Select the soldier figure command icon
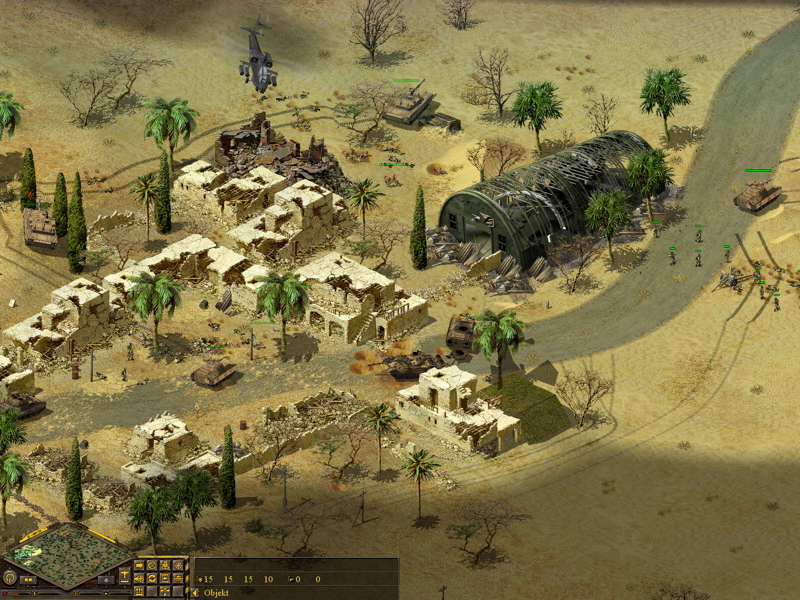This screenshot has height=600, width=800. point(165,565)
